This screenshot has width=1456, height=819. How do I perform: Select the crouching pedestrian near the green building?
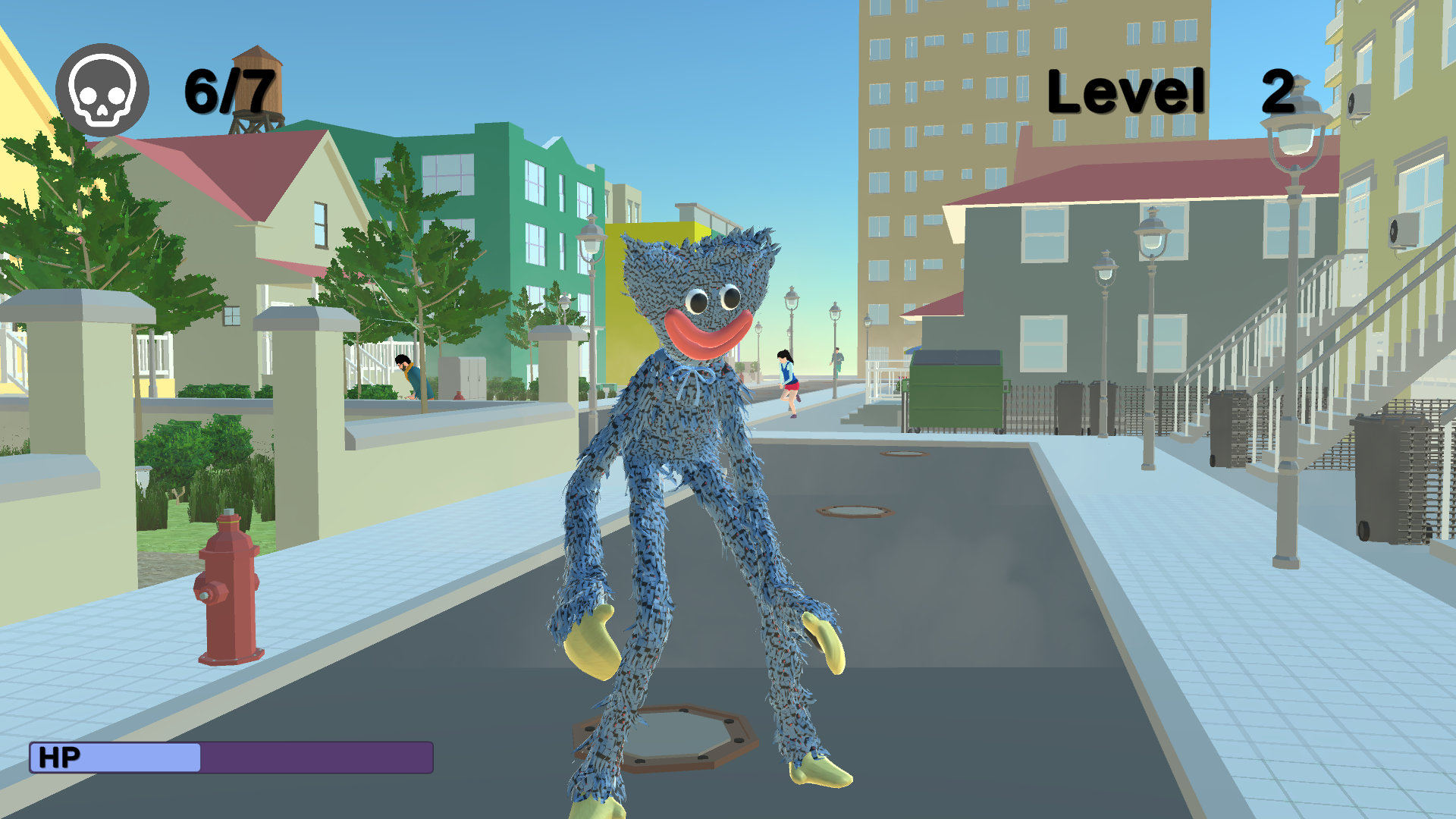(x=409, y=375)
